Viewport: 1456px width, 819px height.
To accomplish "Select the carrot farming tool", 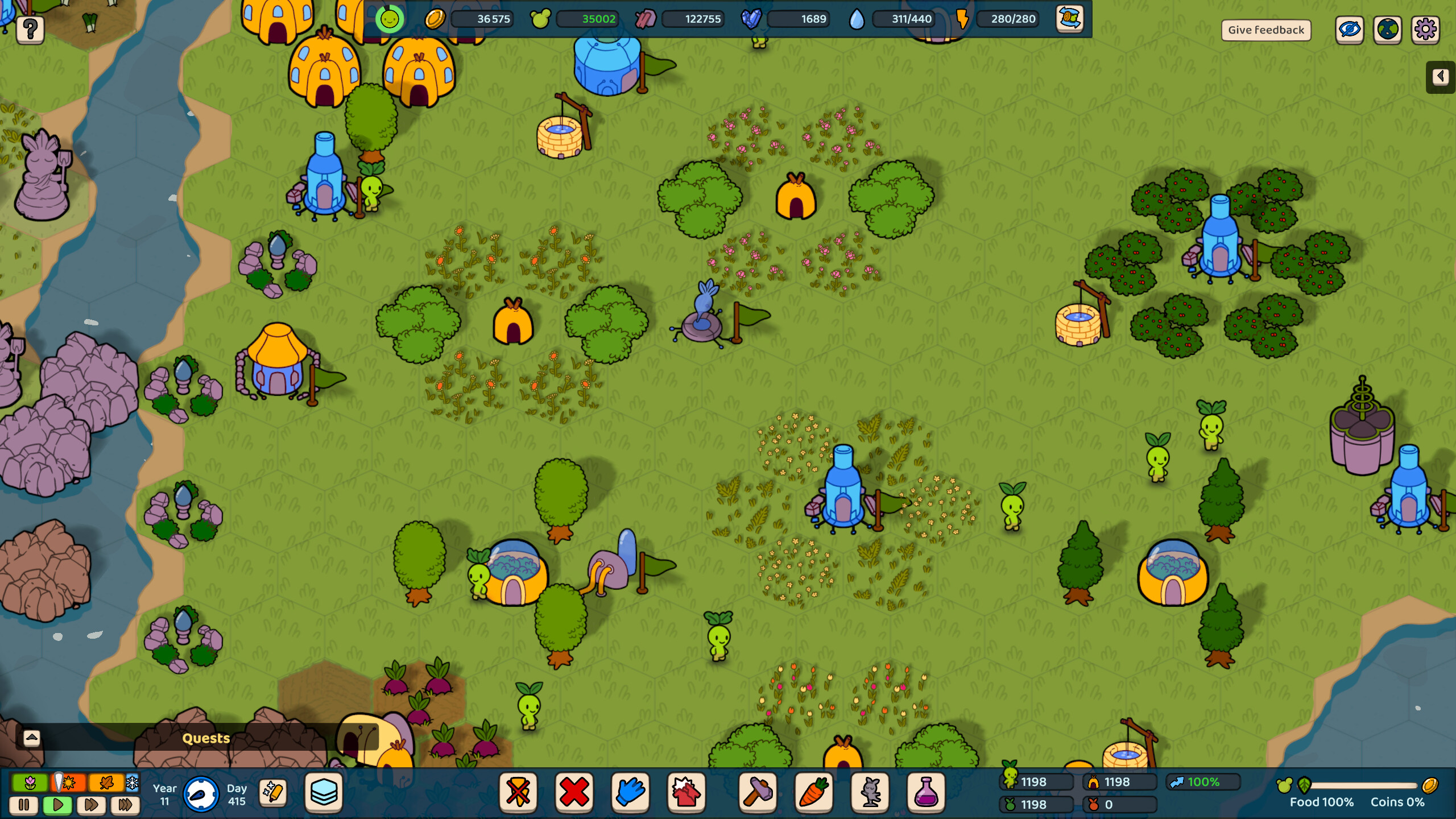I will [x=815, y=793].
